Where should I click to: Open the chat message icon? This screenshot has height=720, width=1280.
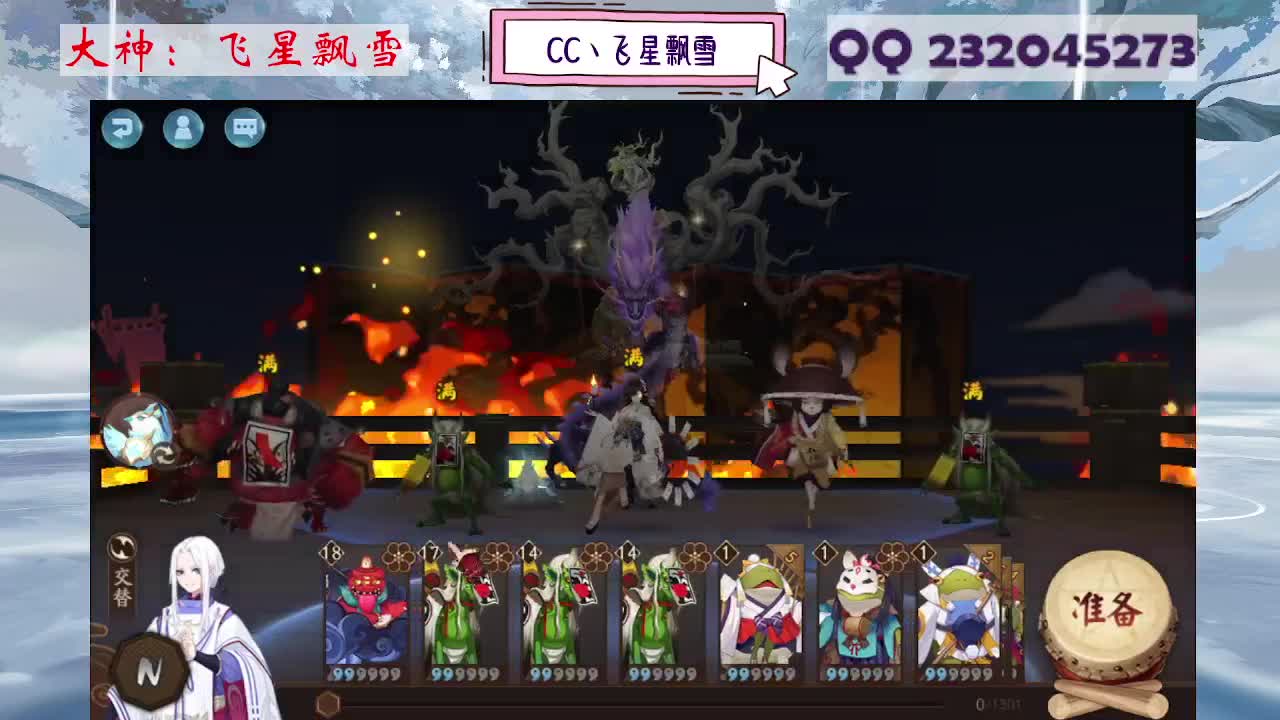[245, 130]
